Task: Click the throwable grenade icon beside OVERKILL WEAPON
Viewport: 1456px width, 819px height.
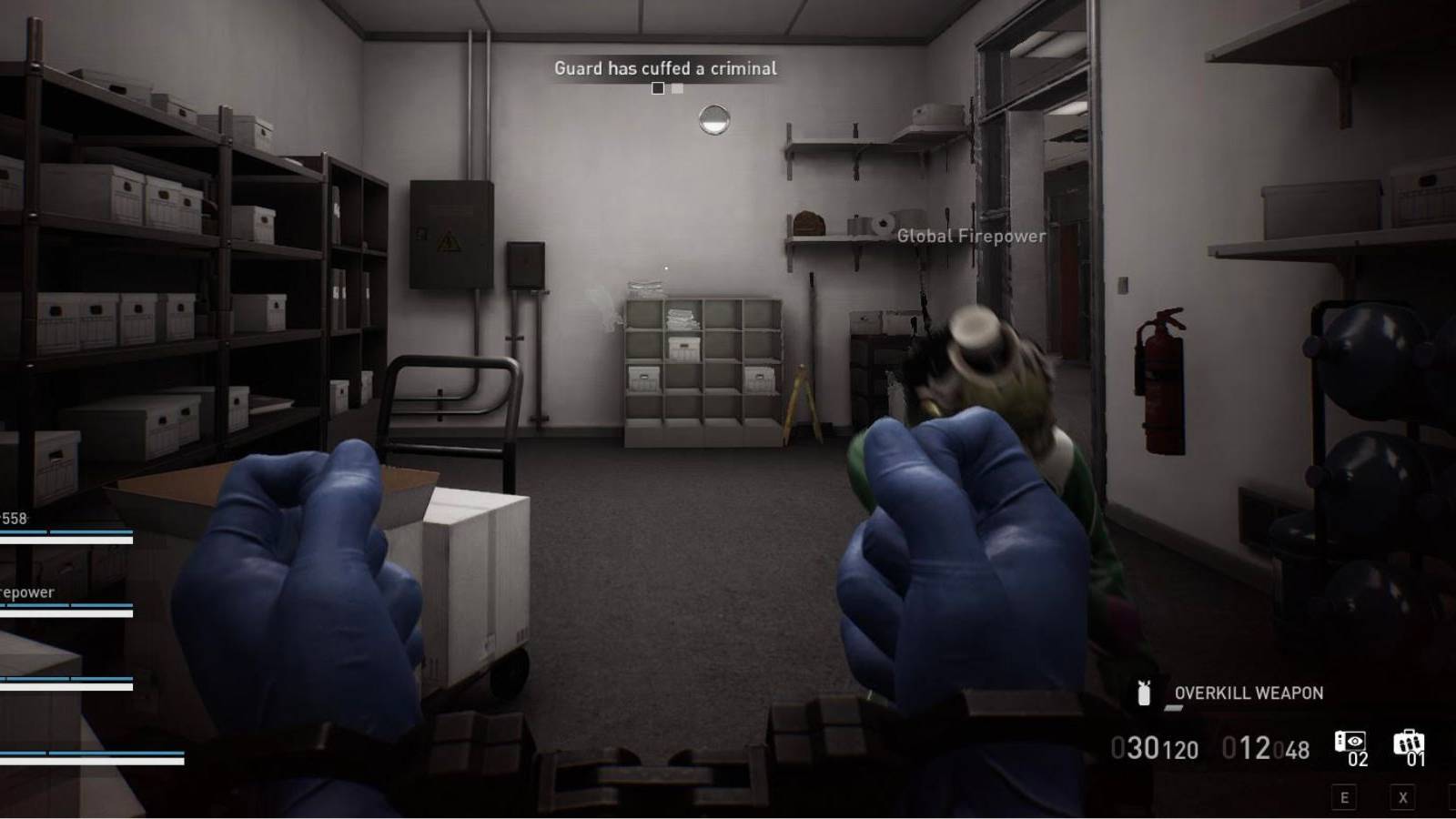Action: pos(1143,693)
